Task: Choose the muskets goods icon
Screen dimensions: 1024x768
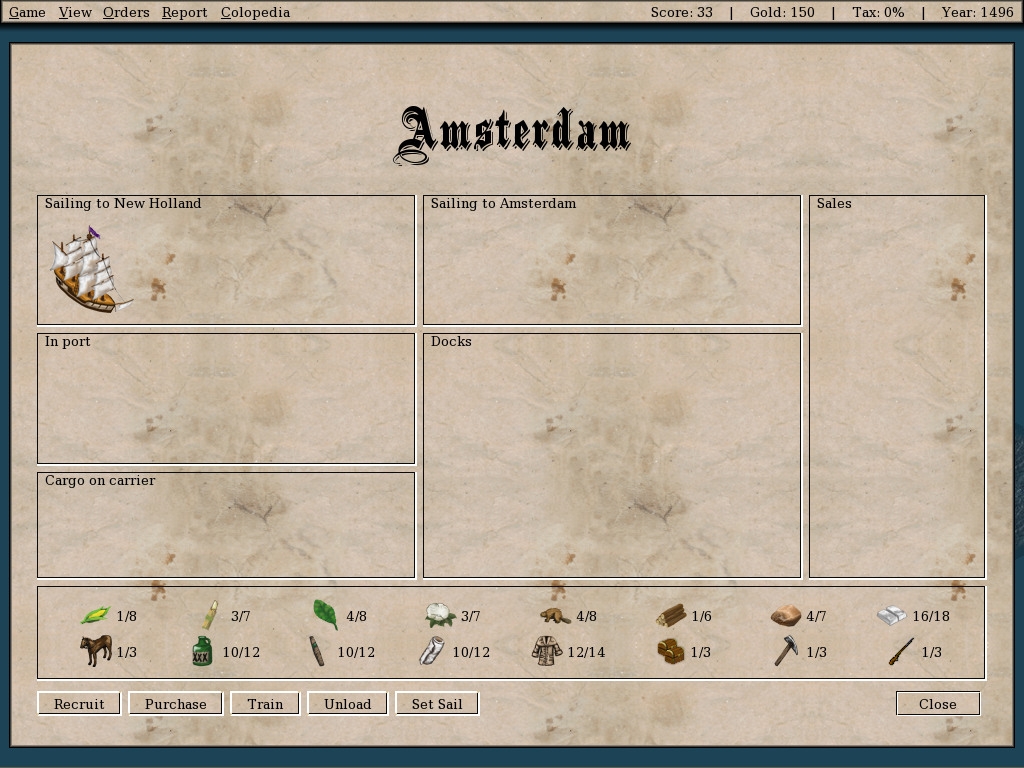Action: [901, 651]
